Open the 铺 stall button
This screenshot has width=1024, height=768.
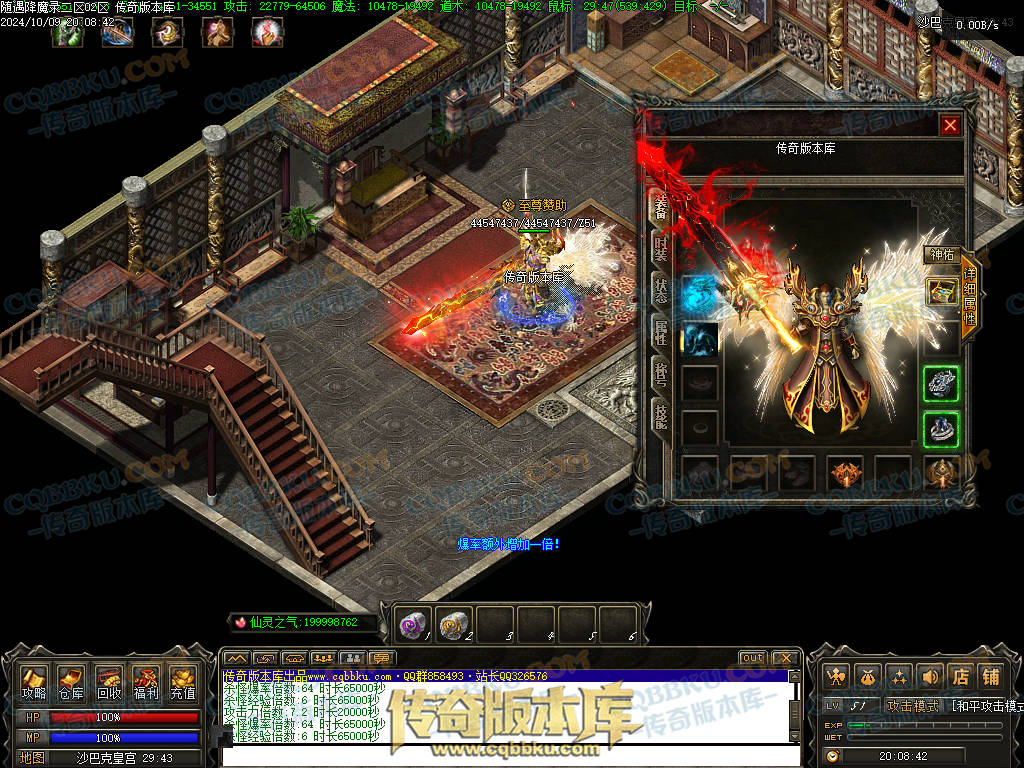point(991,676)
